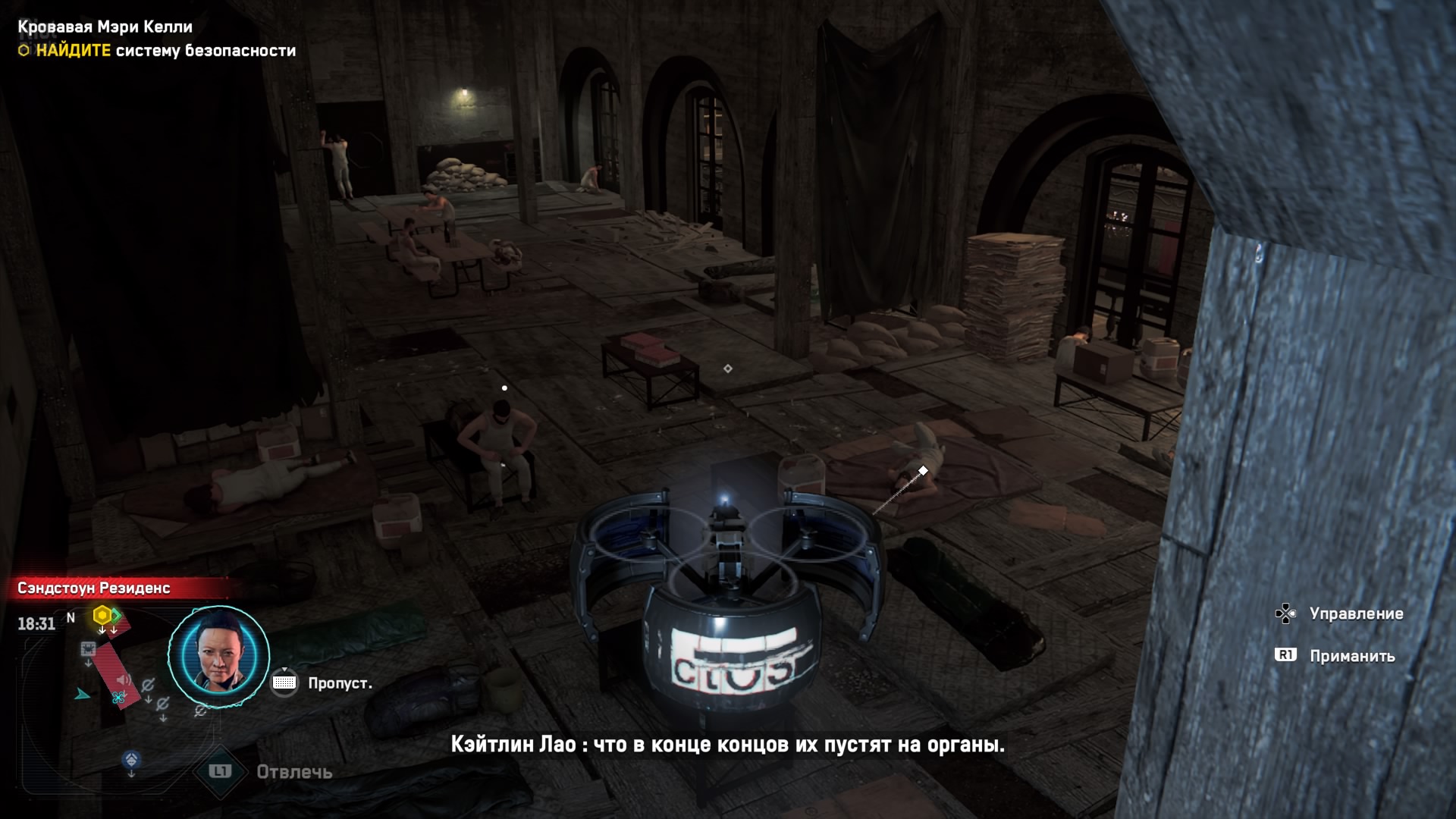
Task: Open the mission objective 'НАЙДИТЕ систему безопасности'
Action: pos(165,51)
